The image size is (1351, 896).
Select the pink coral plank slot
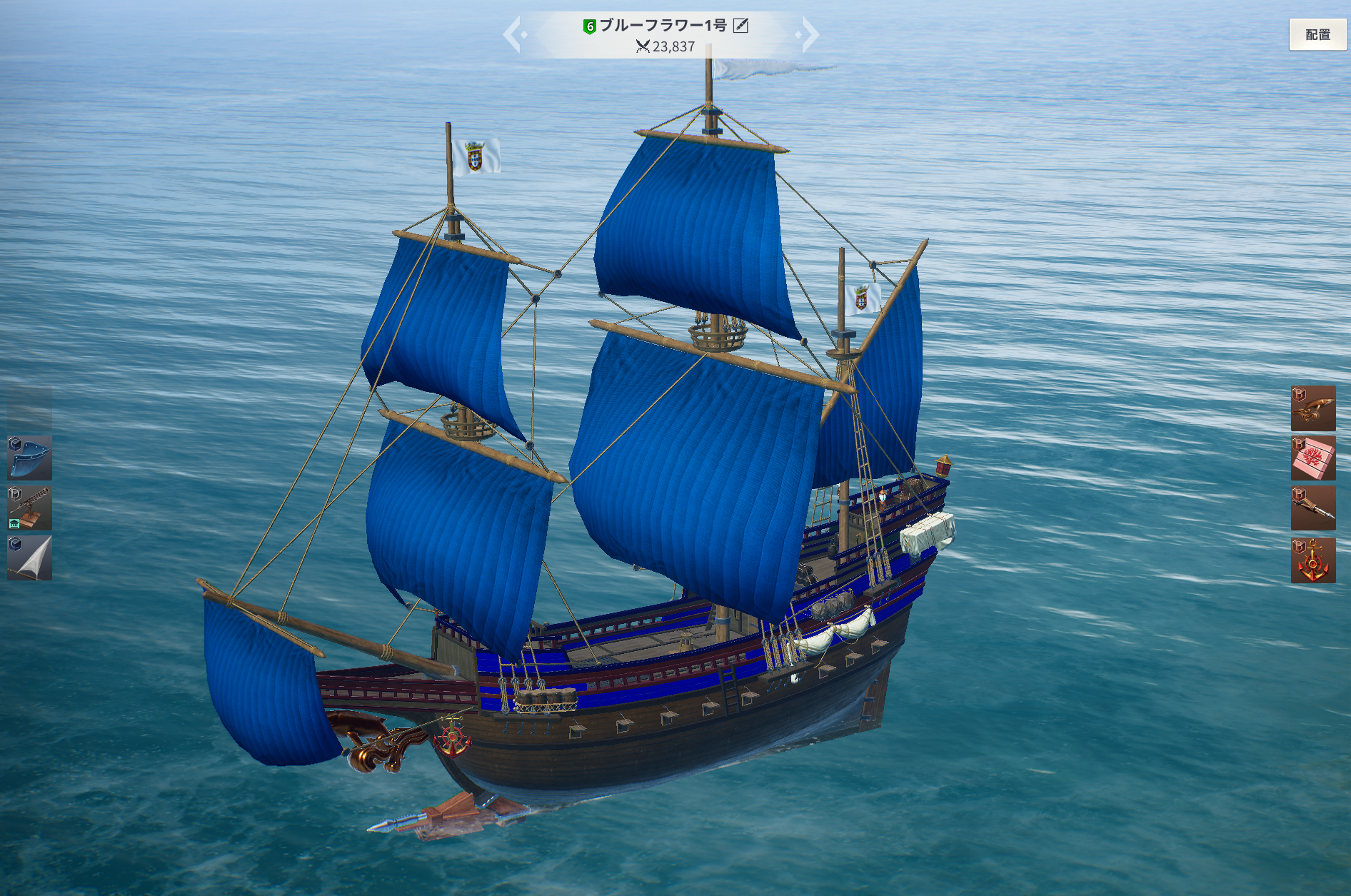(x=1313, y=458)
